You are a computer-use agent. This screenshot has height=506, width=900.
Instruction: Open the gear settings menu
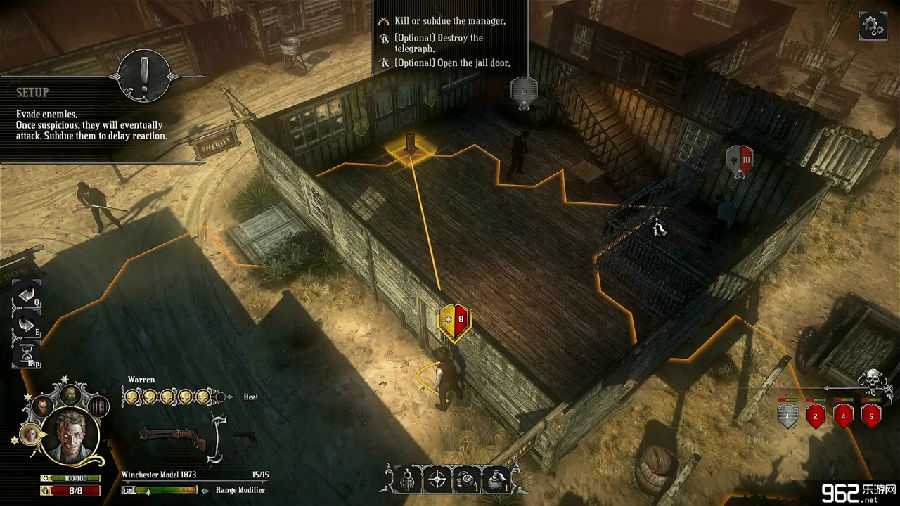[x=873, y=27]
